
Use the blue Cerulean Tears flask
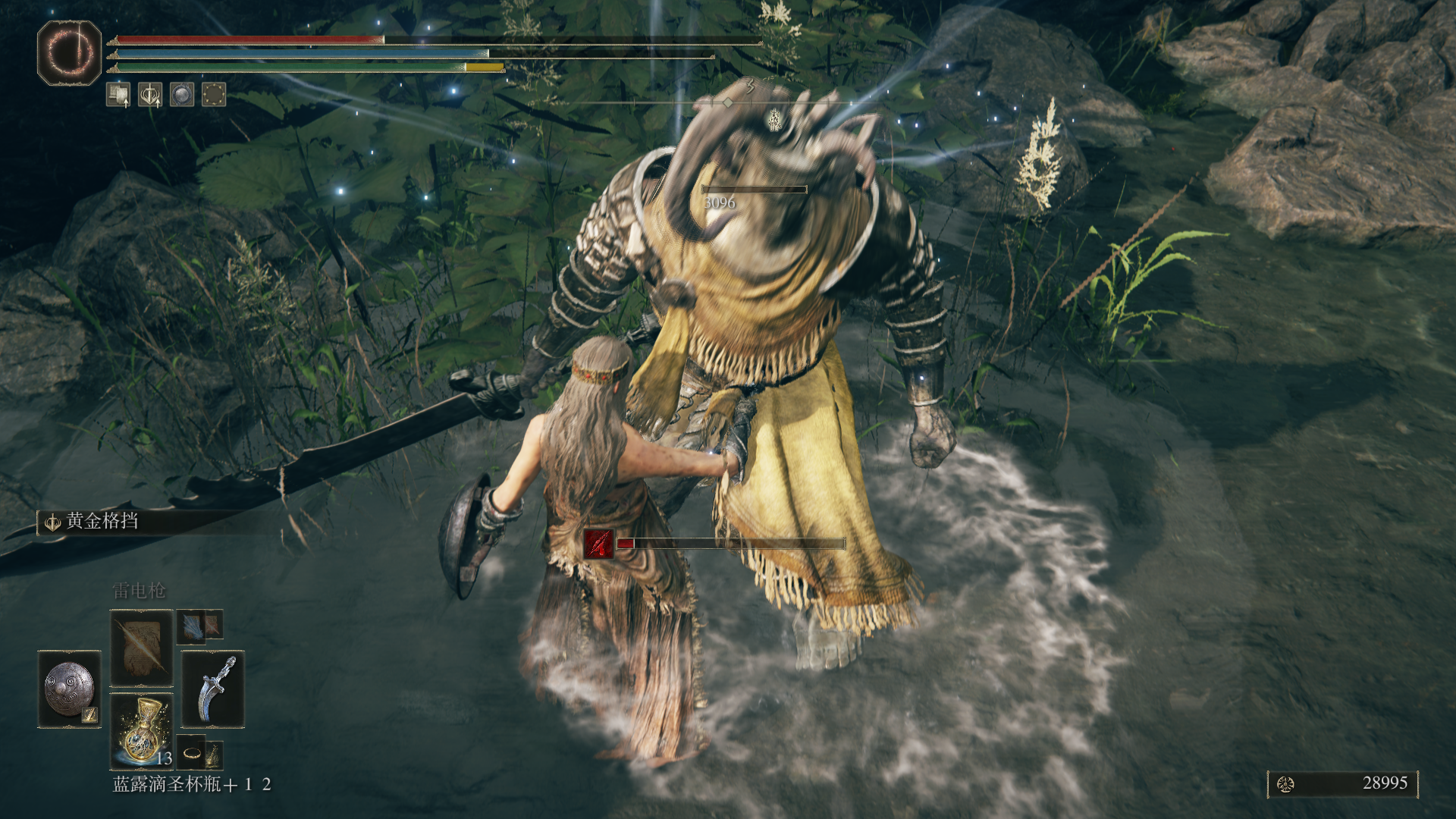click(x=141, y=731)
